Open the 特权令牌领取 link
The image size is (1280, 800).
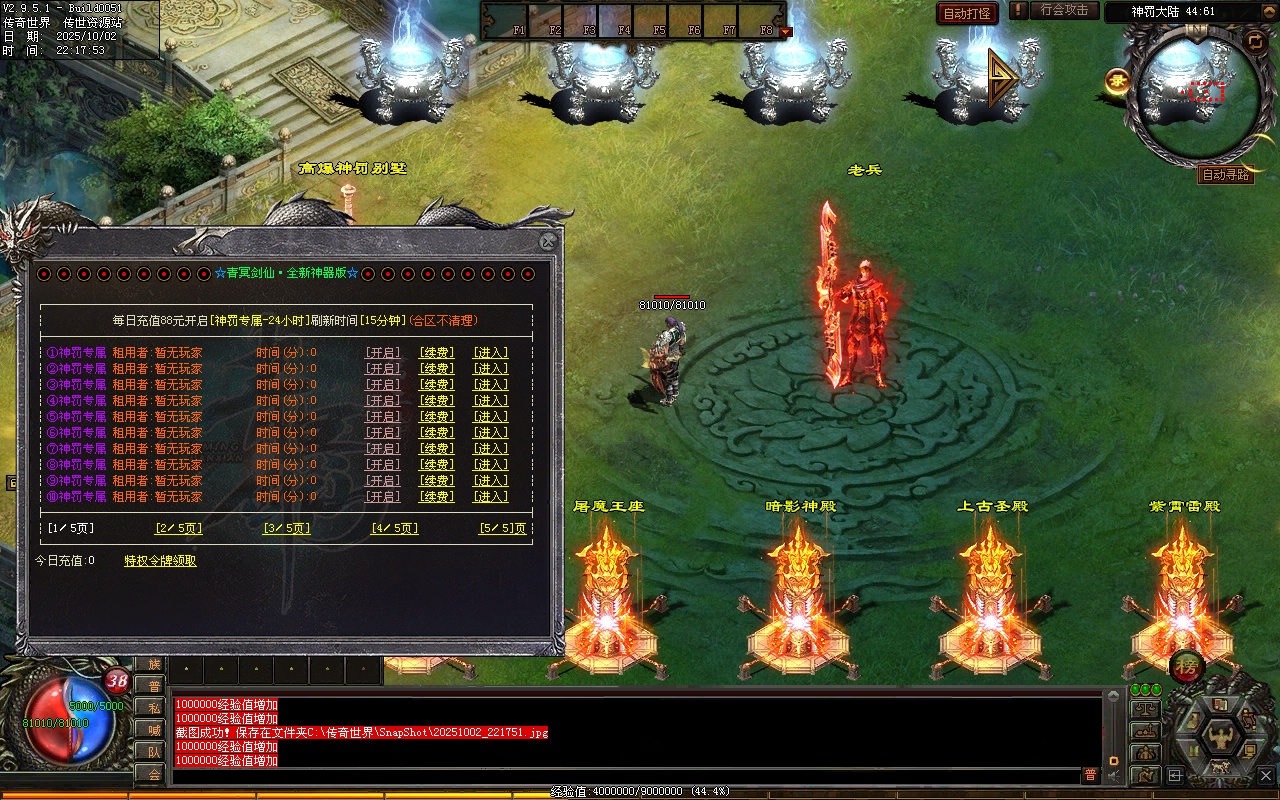(x=160, y=561)
